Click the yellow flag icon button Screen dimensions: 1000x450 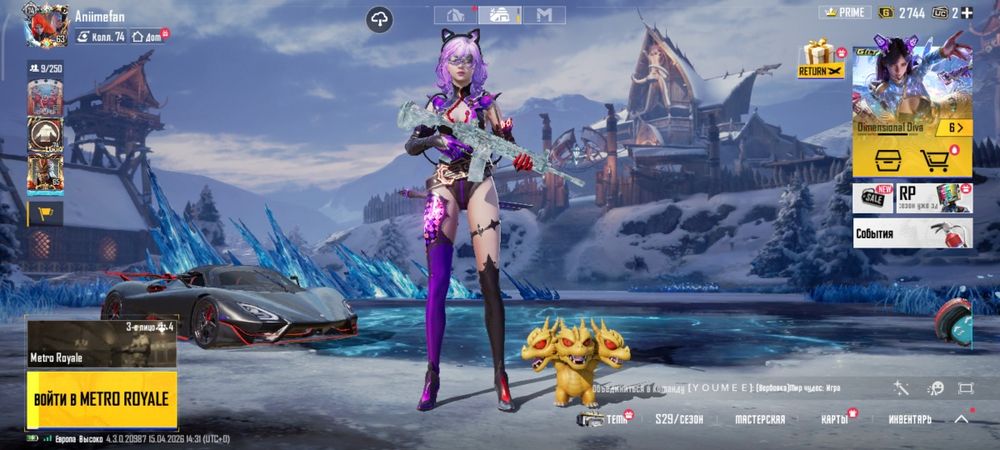(x=45, y=212)
